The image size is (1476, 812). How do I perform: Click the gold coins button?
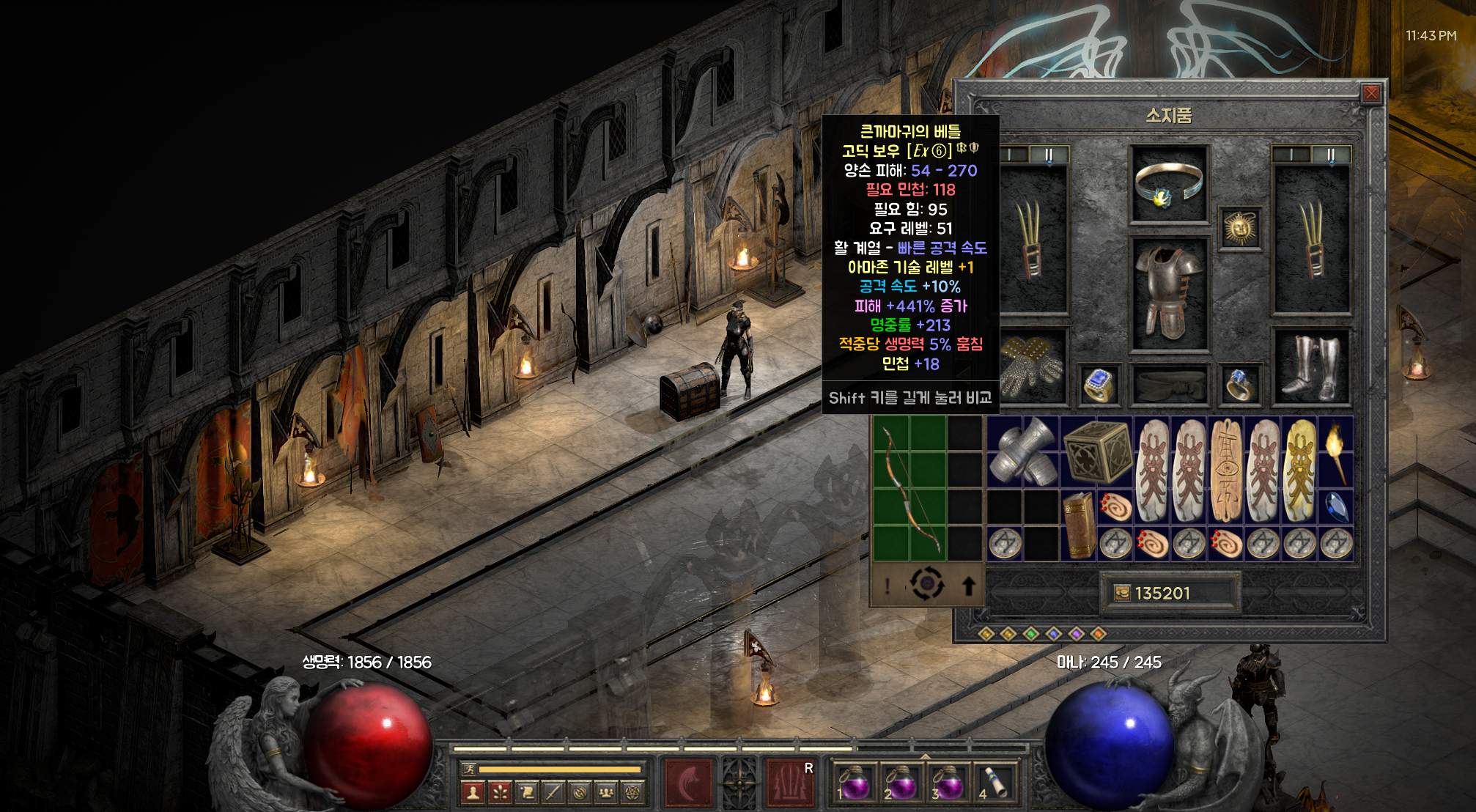pyautogui.click(x=1122, y=593)
